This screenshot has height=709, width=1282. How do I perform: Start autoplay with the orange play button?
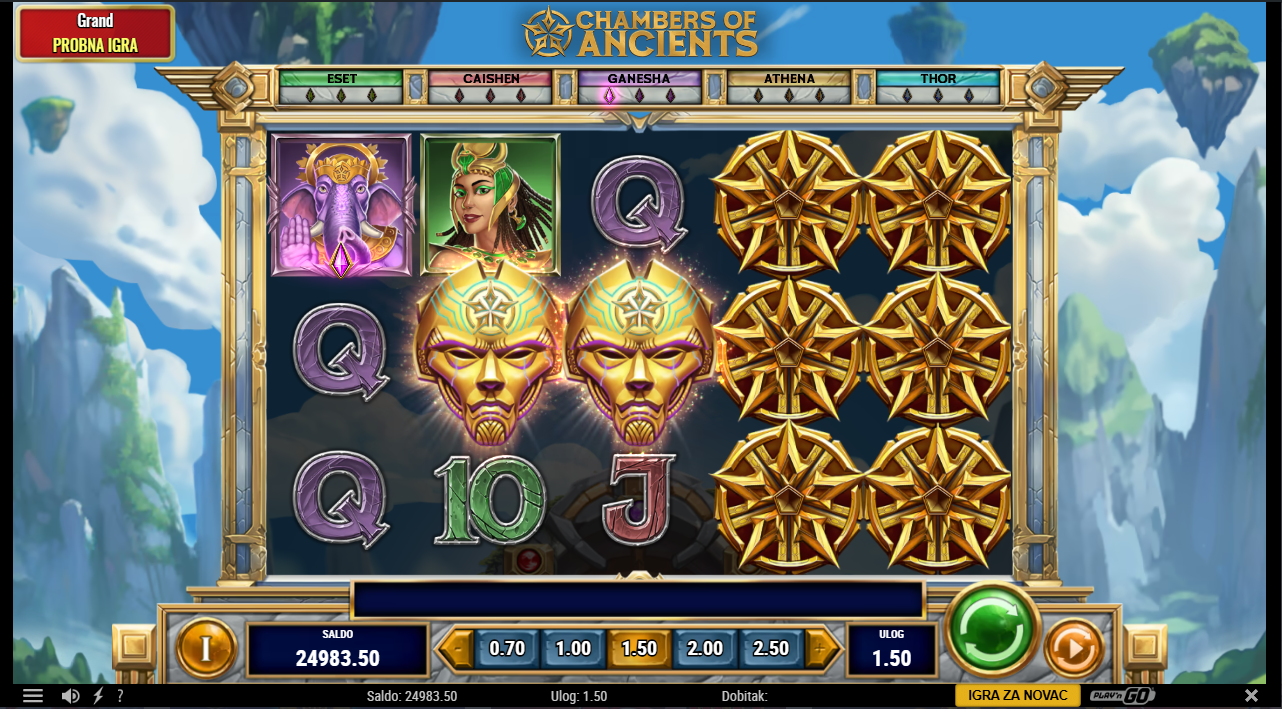tap(1073, 649)
